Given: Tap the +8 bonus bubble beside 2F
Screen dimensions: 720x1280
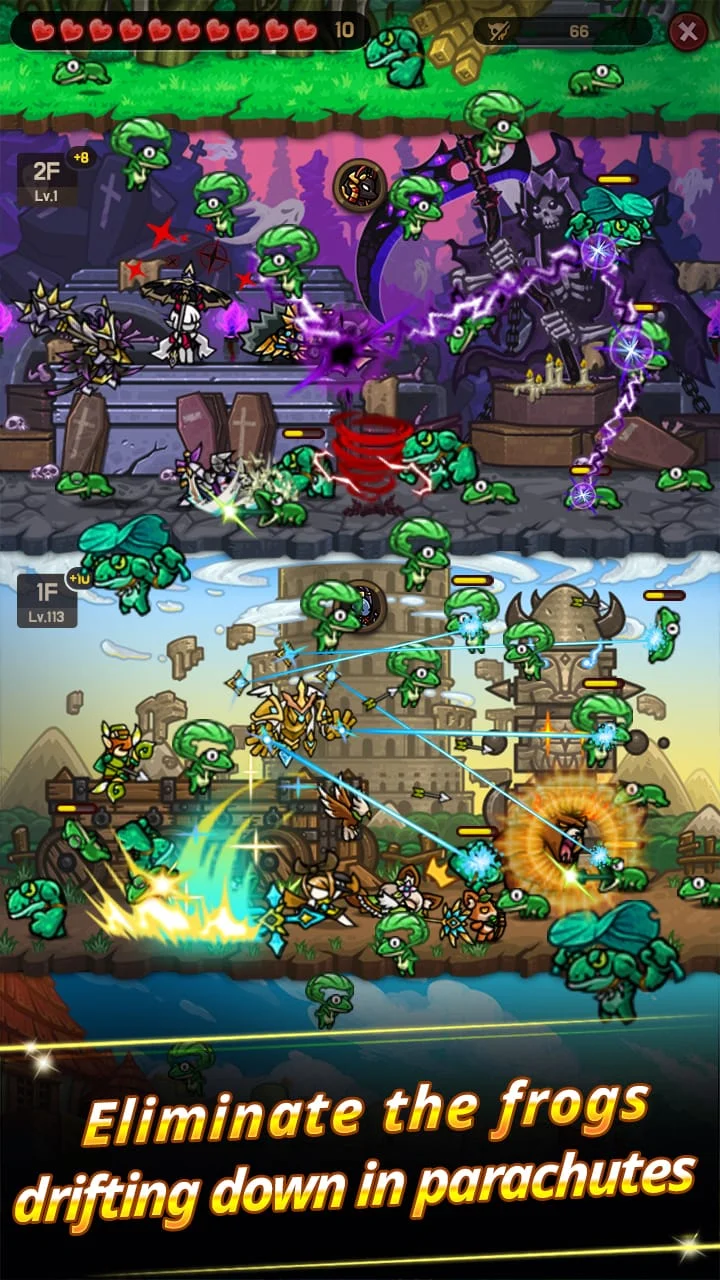Looking at the screenshot, I should point(80,157).
